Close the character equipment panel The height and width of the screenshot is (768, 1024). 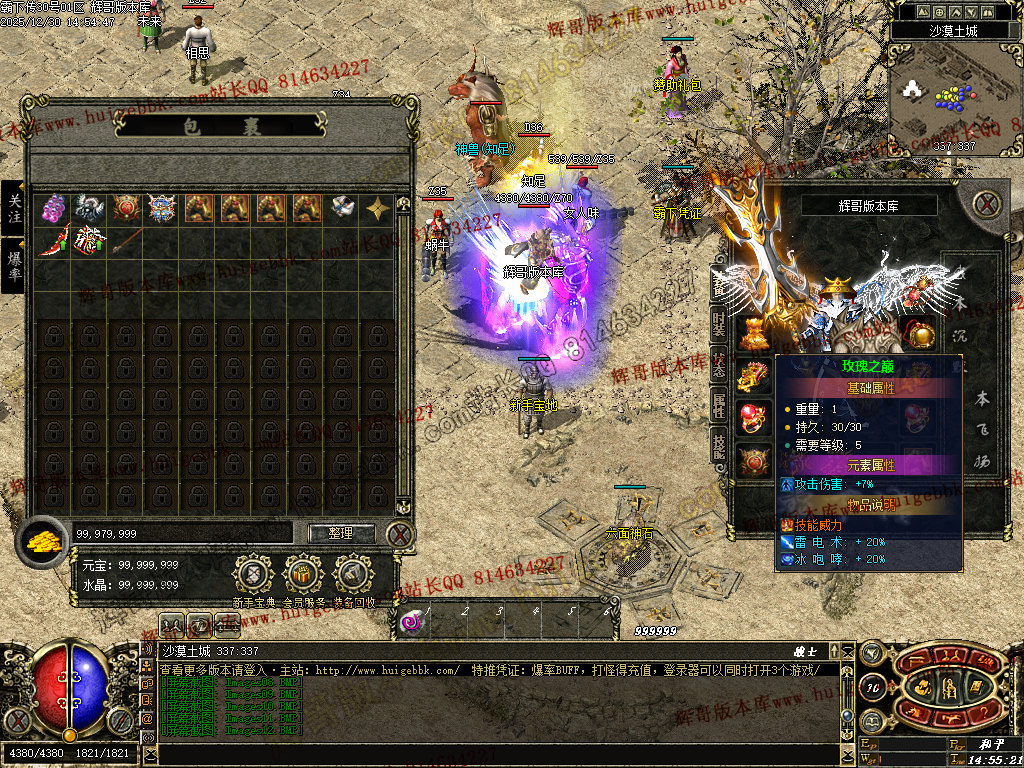click(x=987, y=204)
